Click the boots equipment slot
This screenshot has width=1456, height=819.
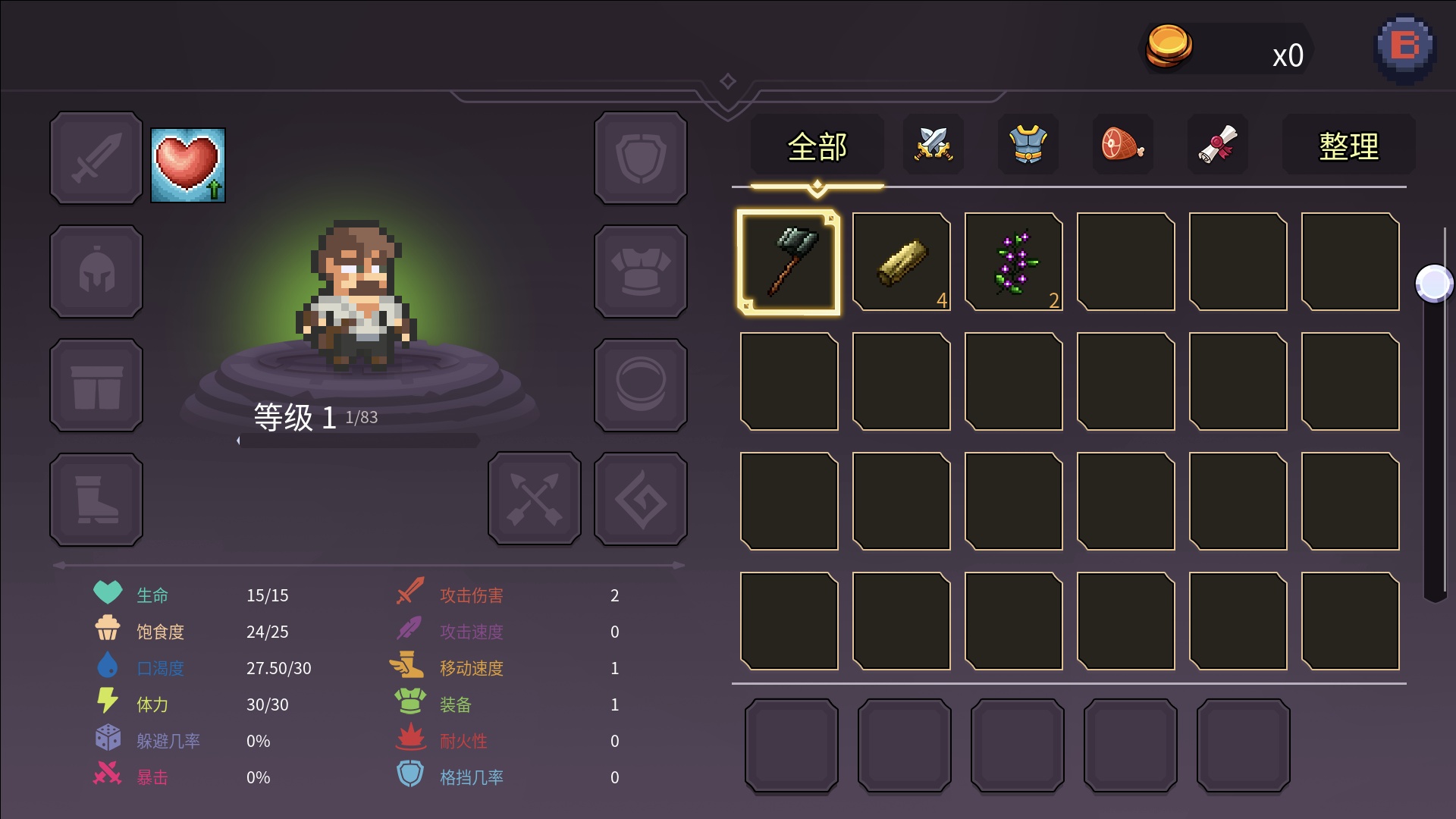tap(96, 499)
